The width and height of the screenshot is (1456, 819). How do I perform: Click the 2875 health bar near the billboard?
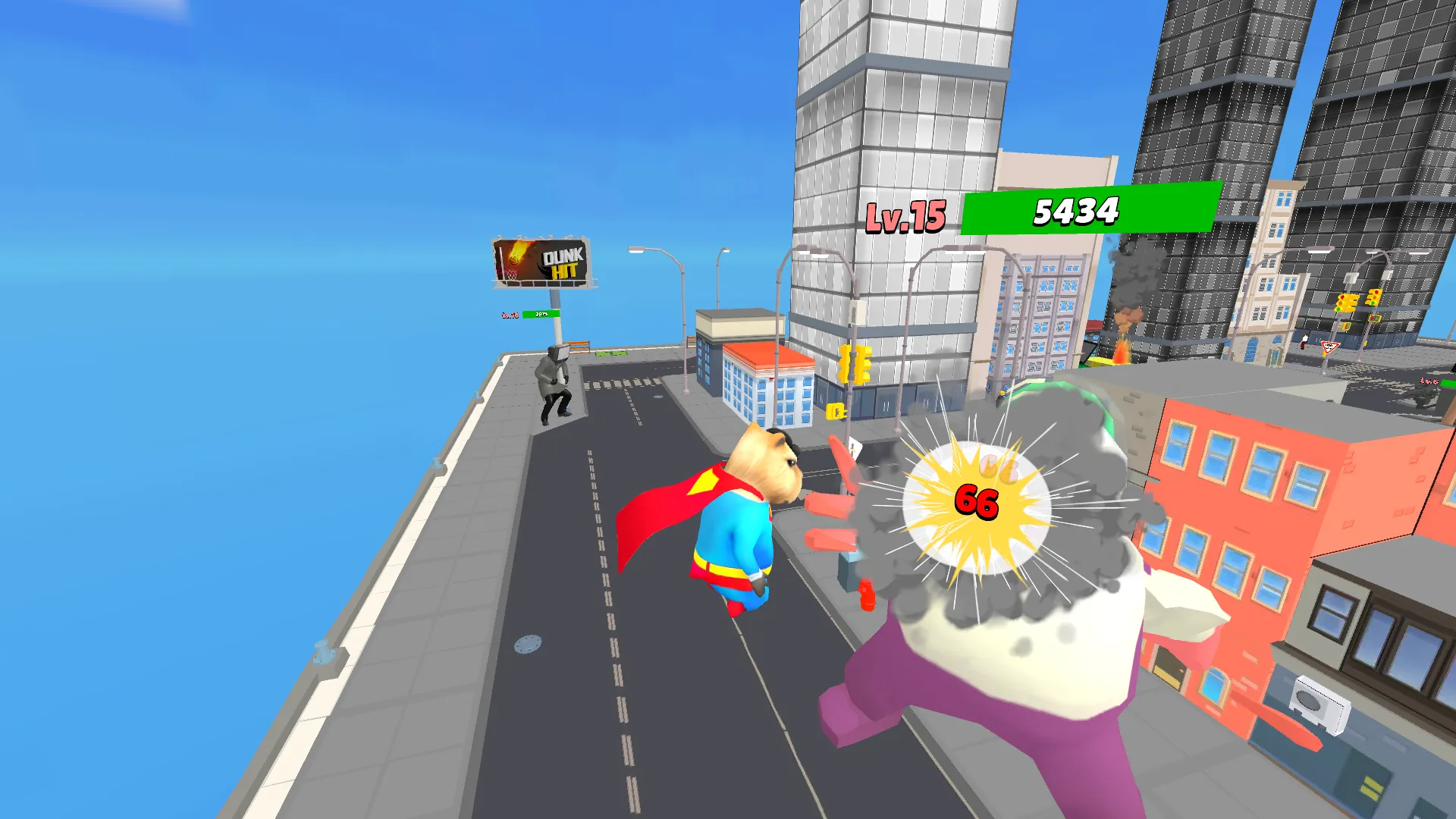pos(541,314)
